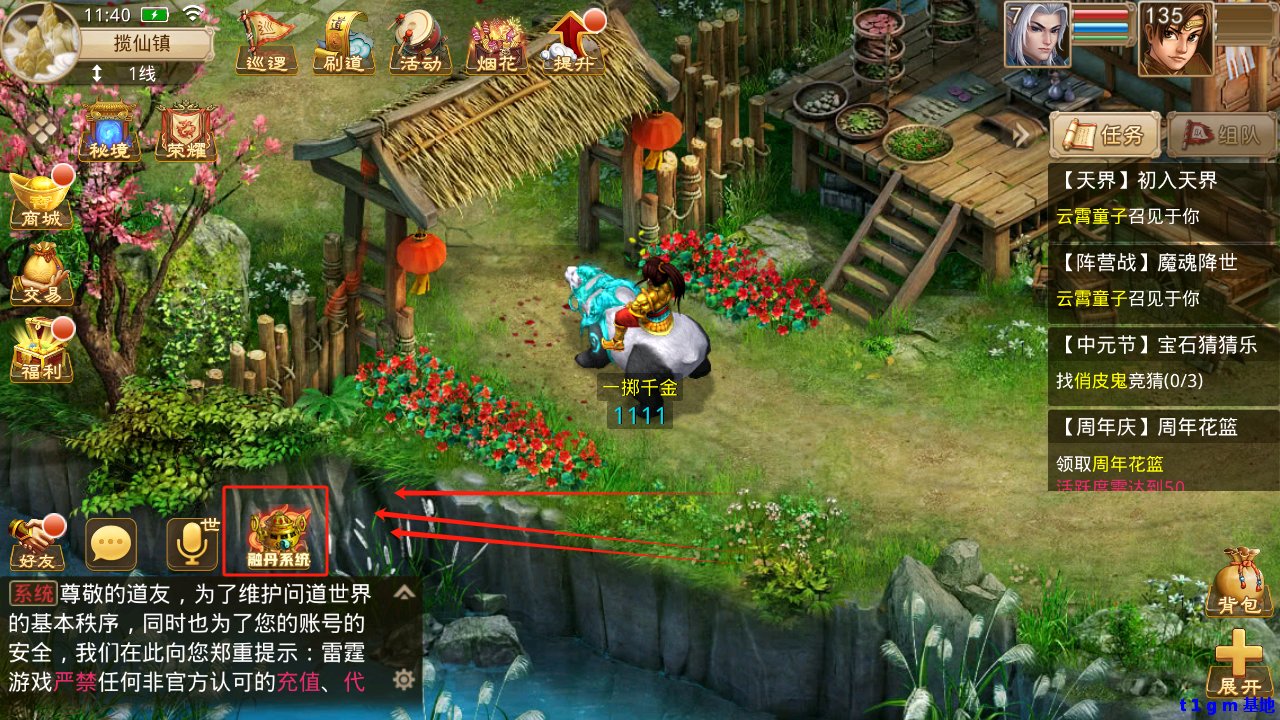Enter the 秘境 secret realm
The width and height of the screenshot is (1280, 720).
point(109,132)
